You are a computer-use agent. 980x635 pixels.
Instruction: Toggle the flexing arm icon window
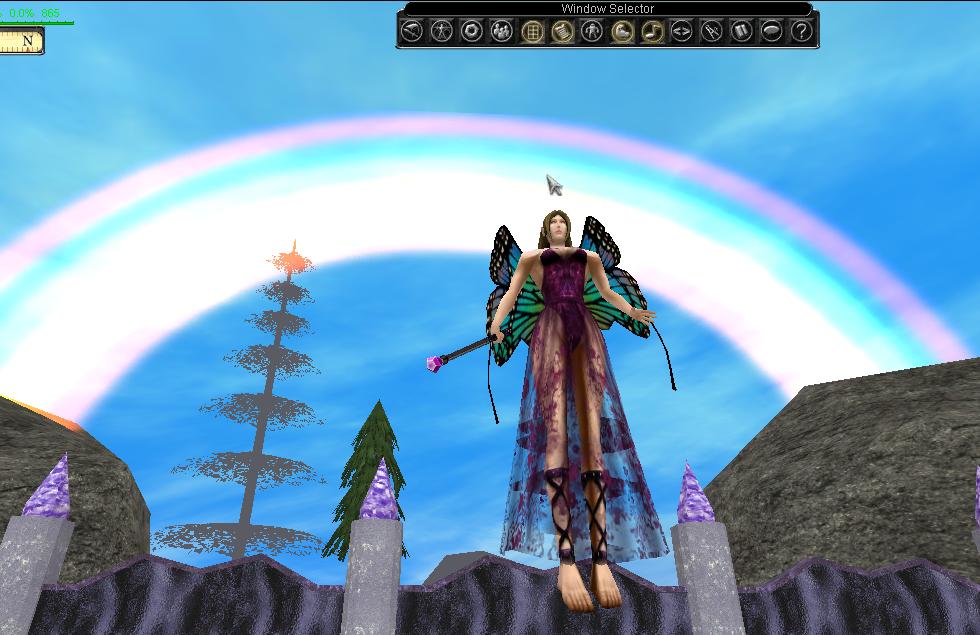pyautogui.click(x=621, y=32)
